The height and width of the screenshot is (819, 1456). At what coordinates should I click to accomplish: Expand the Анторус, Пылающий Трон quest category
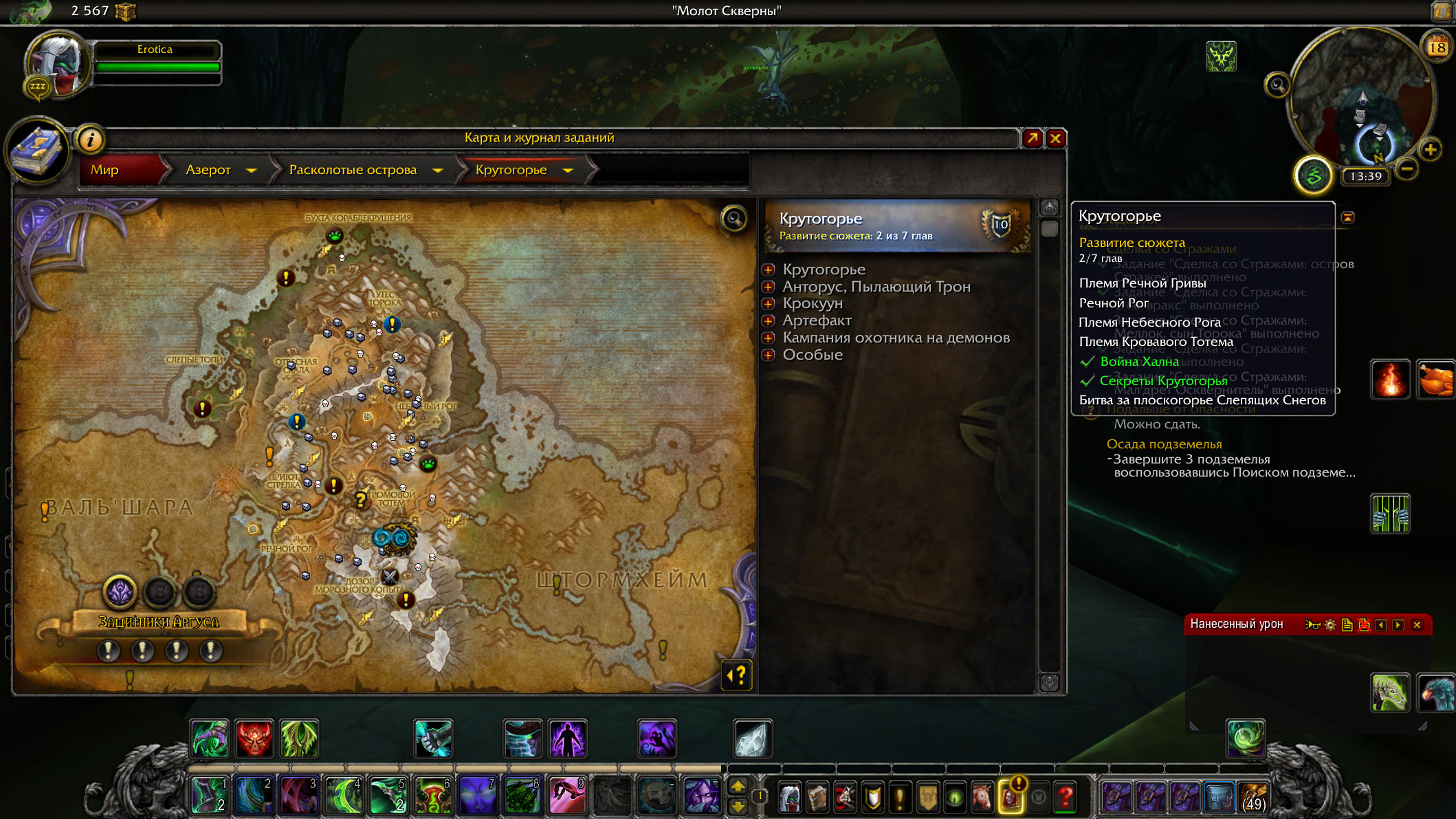769,287
